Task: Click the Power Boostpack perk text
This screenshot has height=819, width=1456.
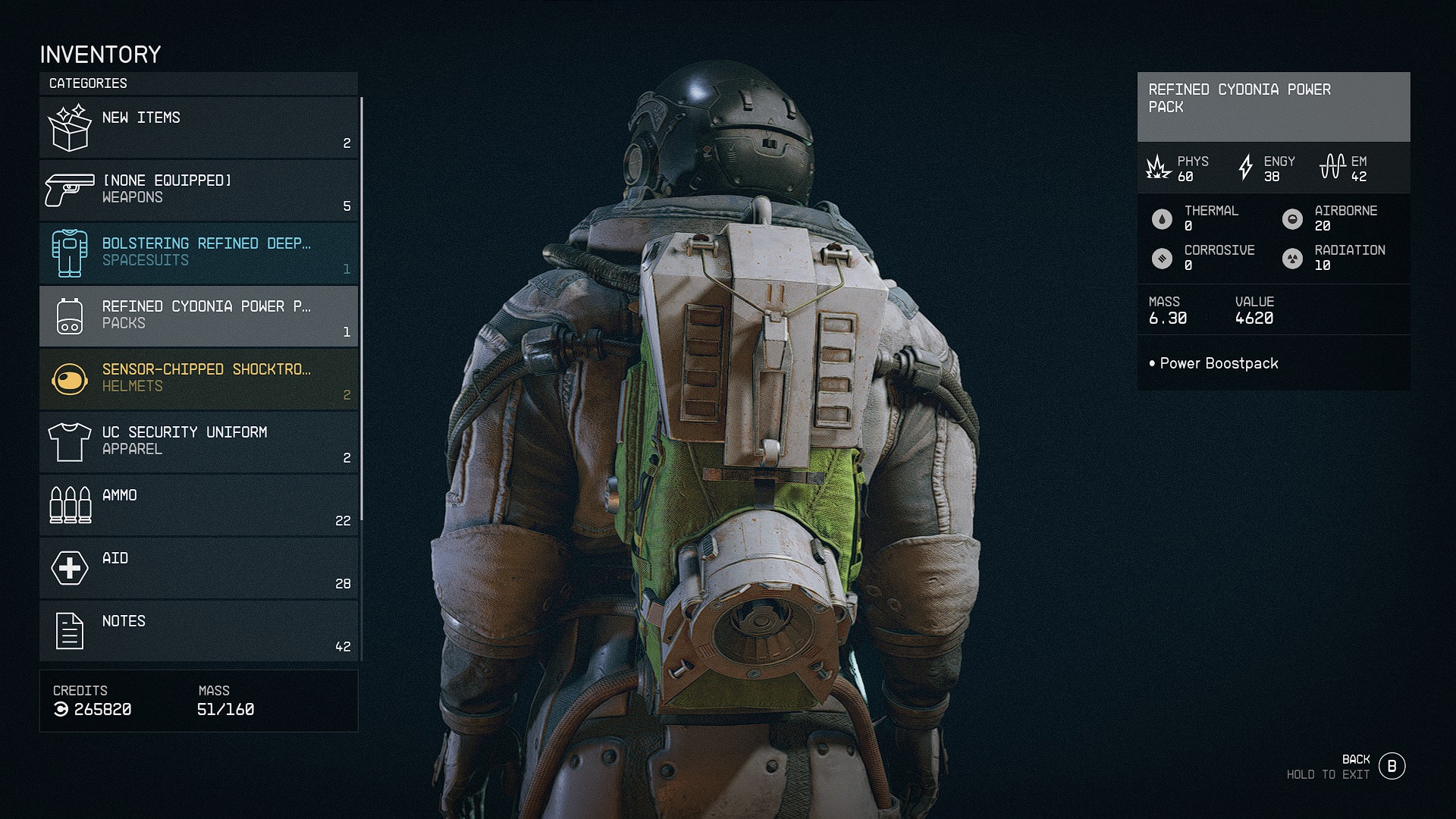Action: click(1217, 363)
